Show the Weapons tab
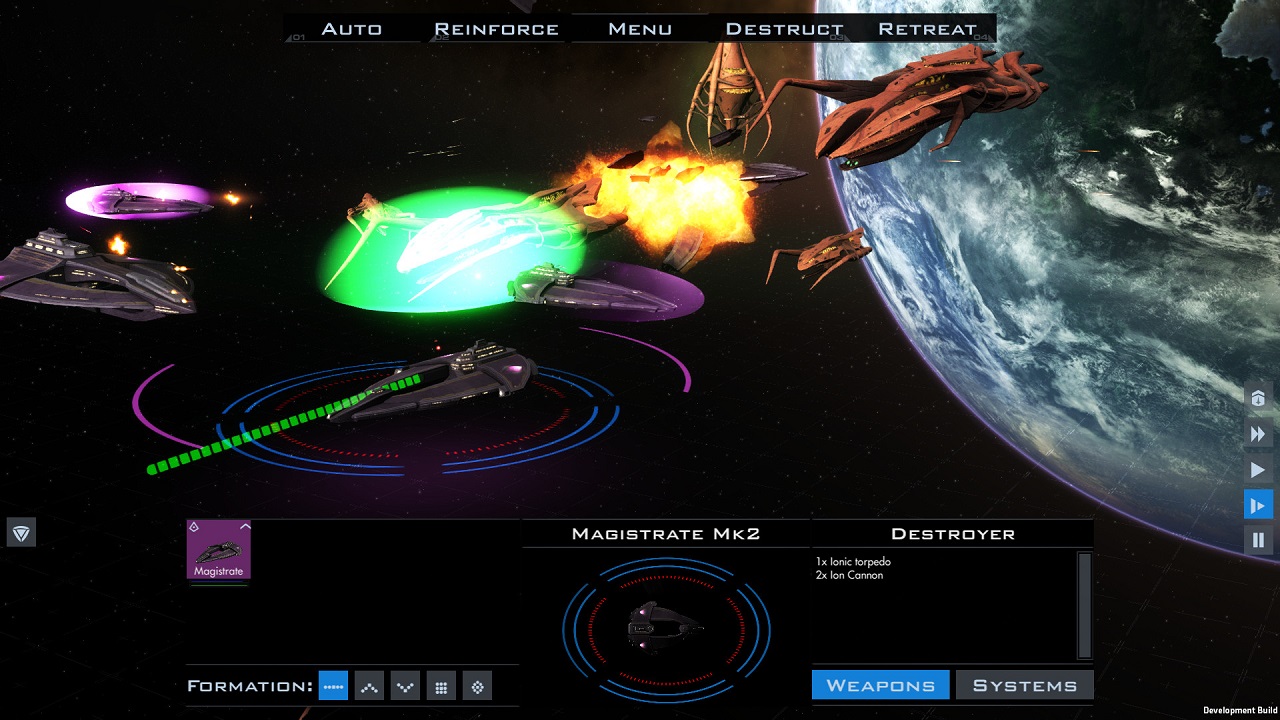The width and height of the screenshot is (1280, 720). (x=880, y=685)
